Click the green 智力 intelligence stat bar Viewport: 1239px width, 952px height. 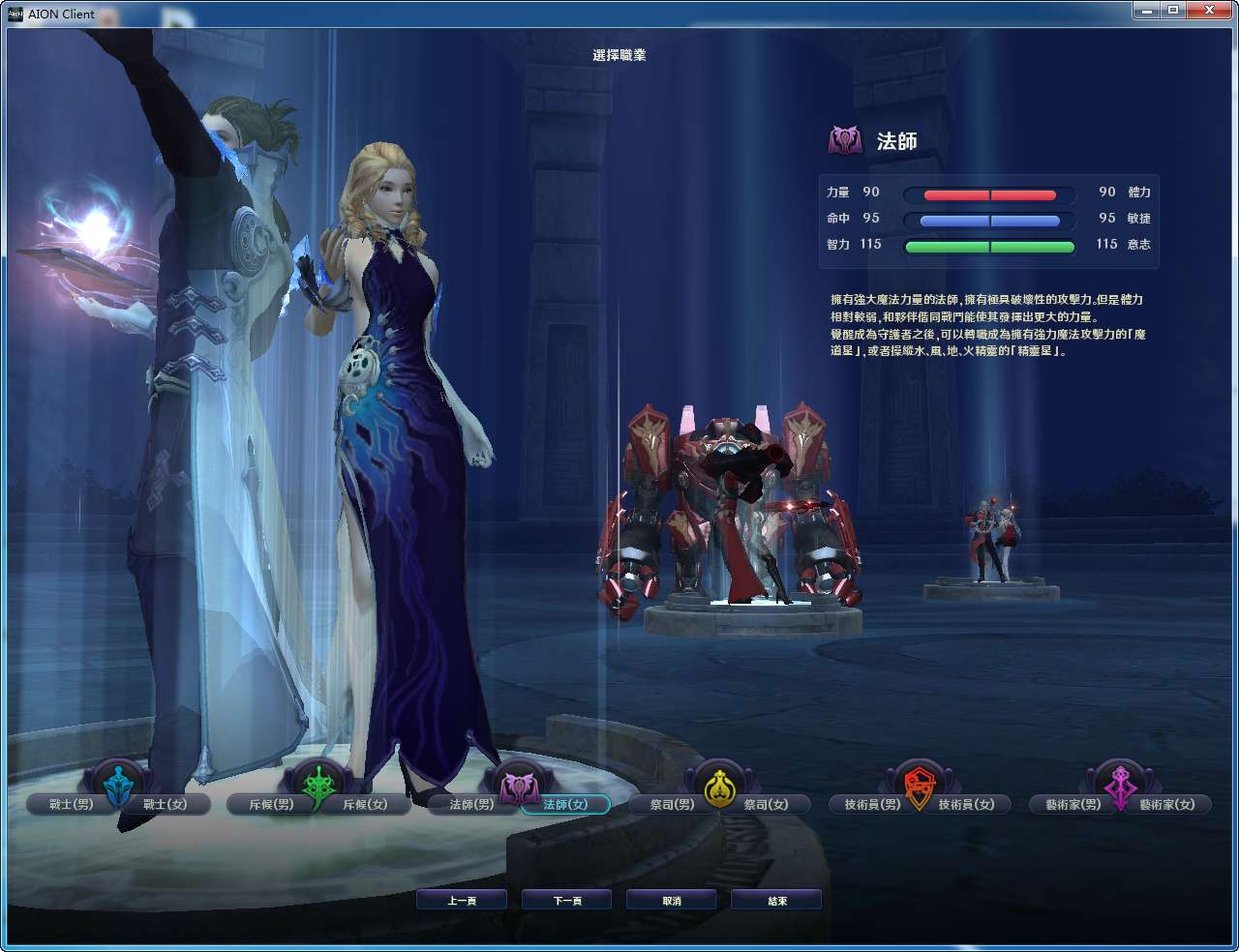point(988,246)
